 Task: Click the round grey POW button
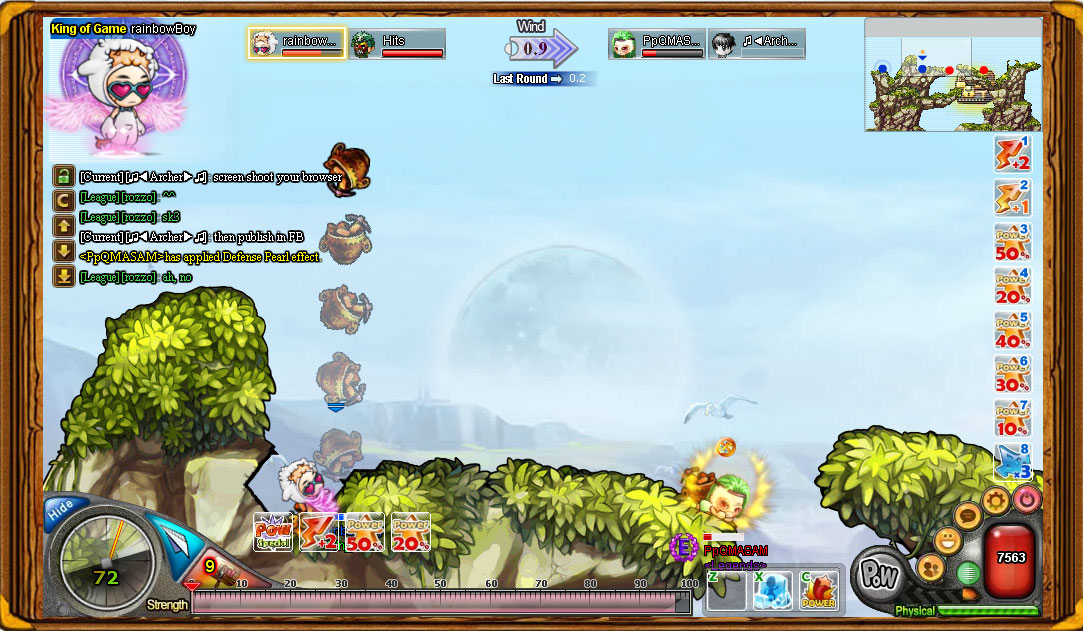(x=882, y=573)
